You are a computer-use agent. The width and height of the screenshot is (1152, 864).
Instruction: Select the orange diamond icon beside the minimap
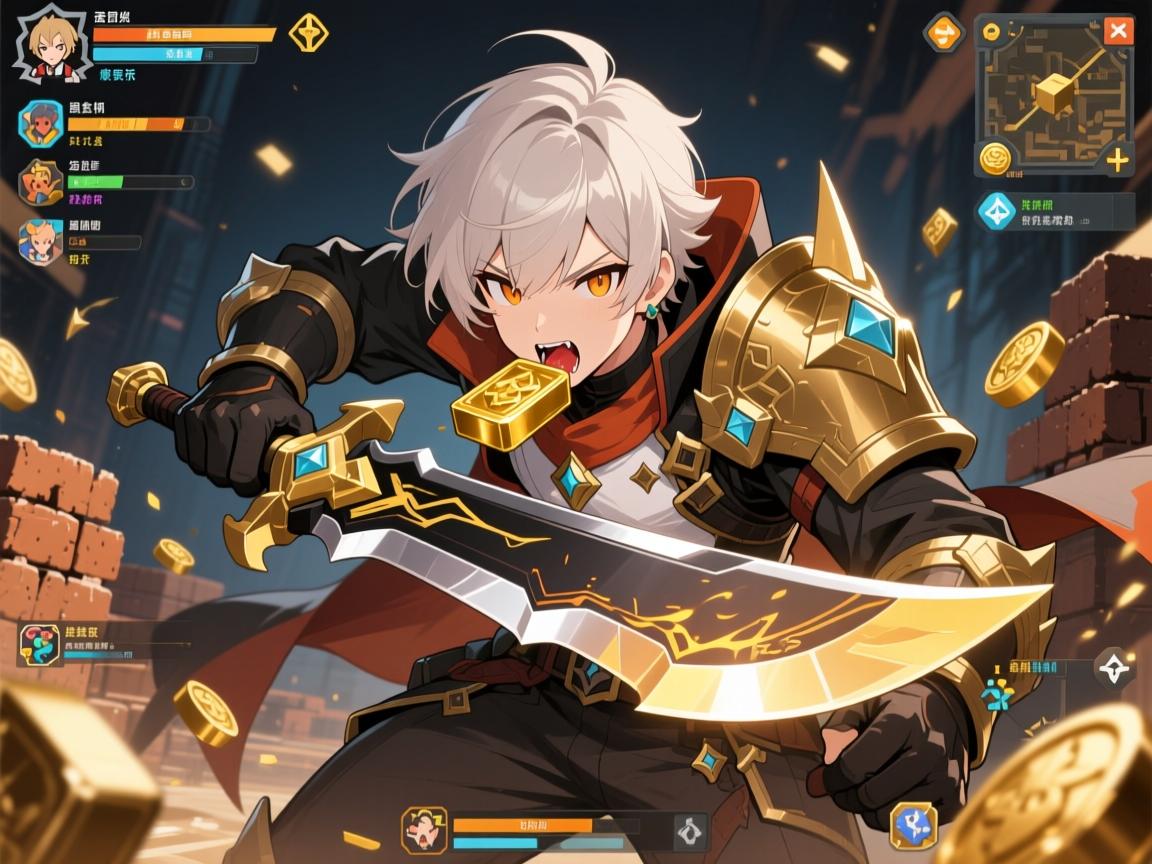click(x=943, y=34)
